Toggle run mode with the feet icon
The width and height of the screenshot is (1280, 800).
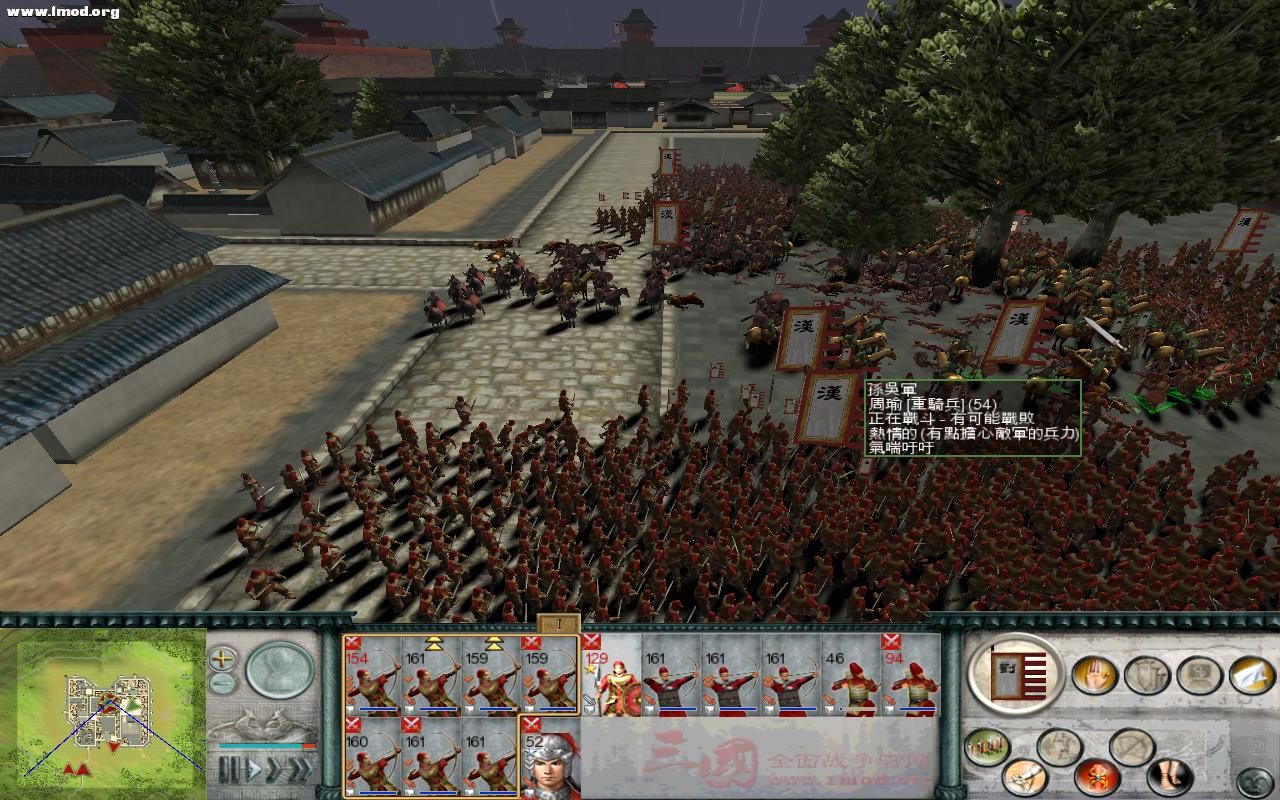(x=1166, y=778)
